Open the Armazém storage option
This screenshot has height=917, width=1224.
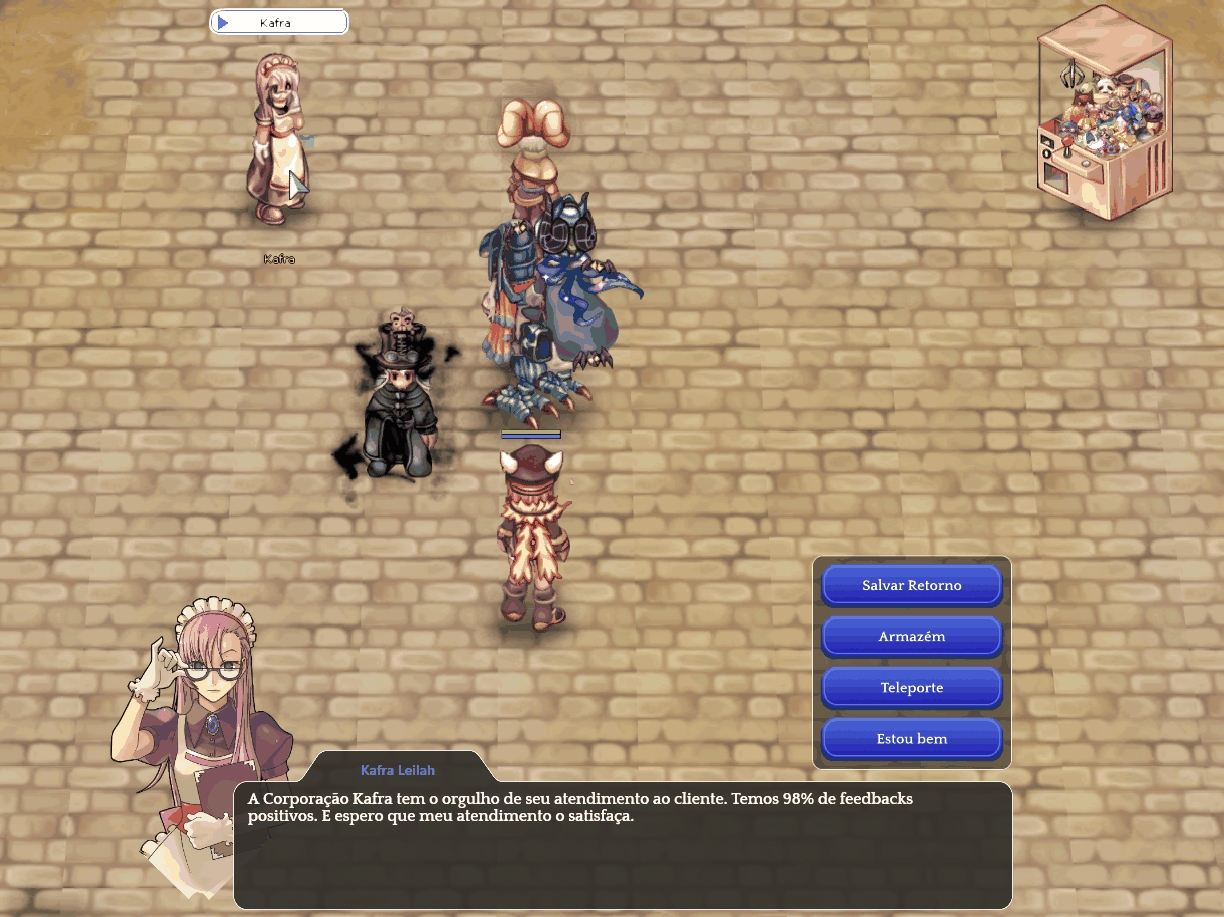[x=911, y=636]
